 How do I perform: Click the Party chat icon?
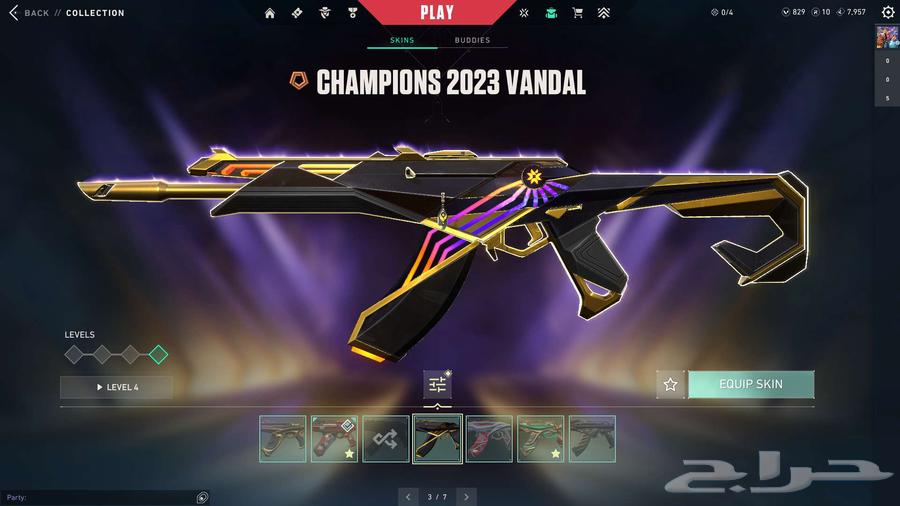(x=202, y=497)
